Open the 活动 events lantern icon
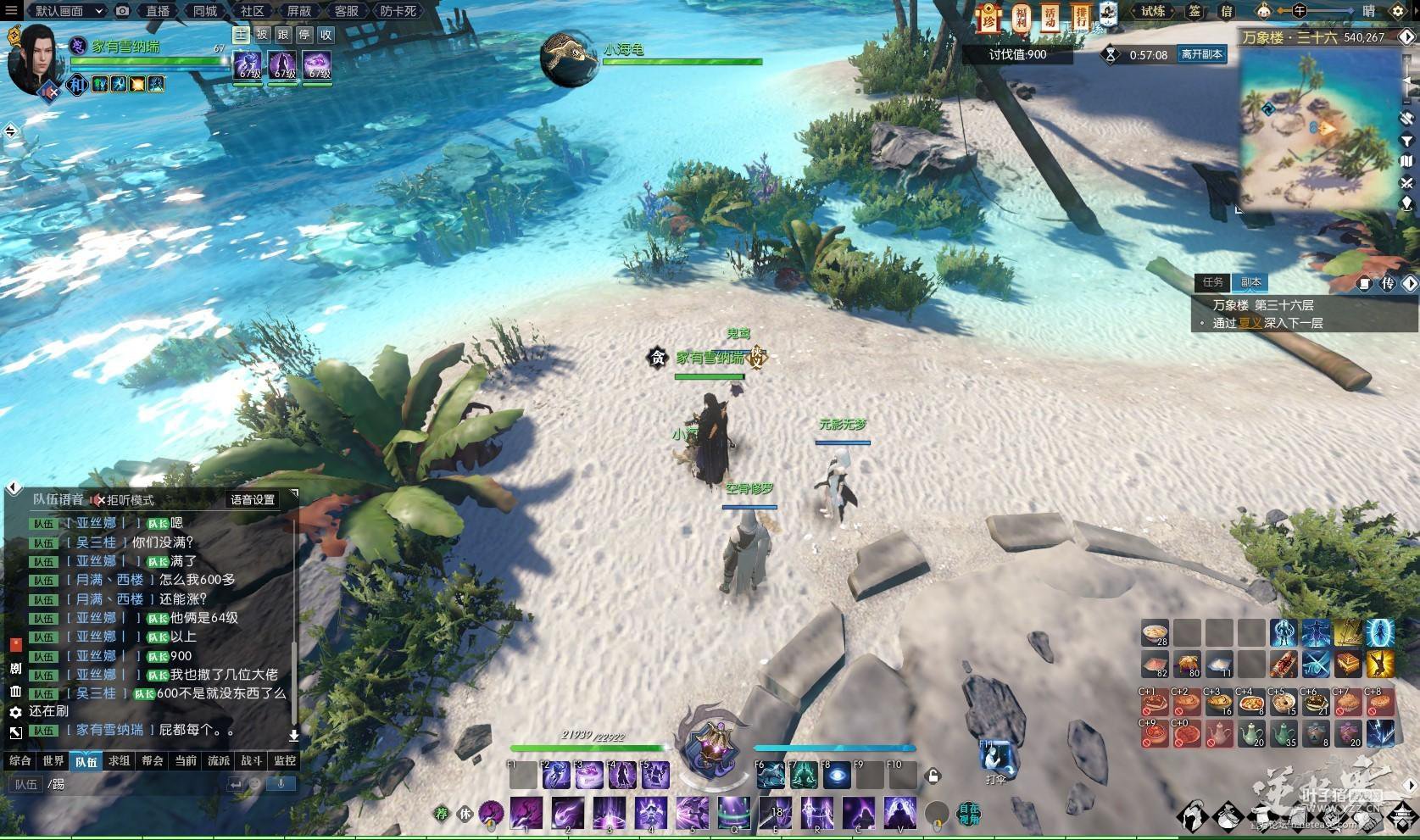This screenshot has height=840, width=1420. point(1050,16)
